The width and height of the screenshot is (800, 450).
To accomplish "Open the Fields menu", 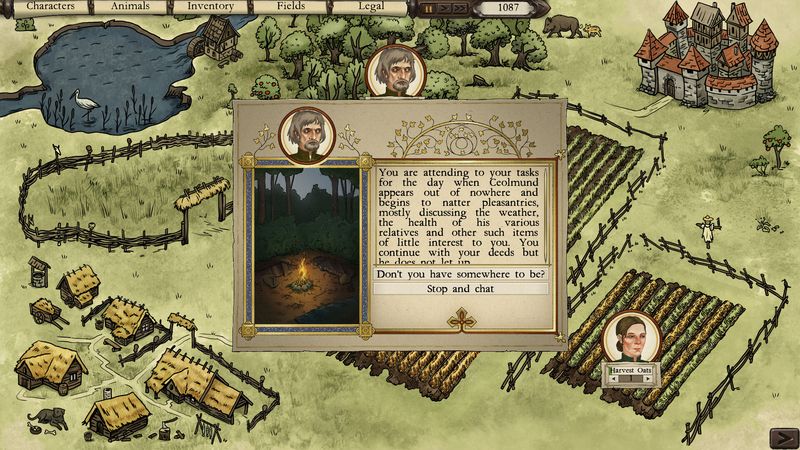I will (x=291, y=7).
